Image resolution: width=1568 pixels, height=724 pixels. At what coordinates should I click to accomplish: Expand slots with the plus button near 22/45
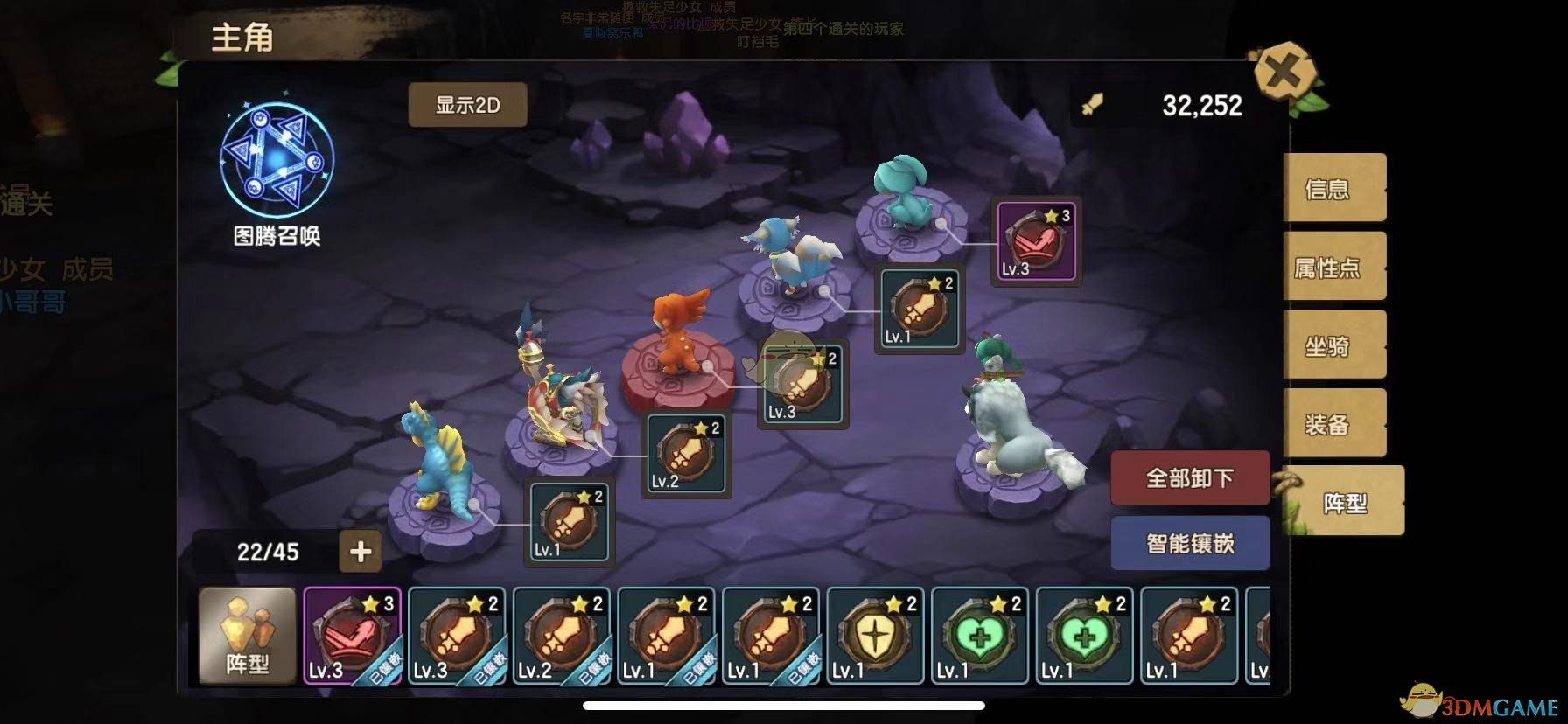(359, 552)
